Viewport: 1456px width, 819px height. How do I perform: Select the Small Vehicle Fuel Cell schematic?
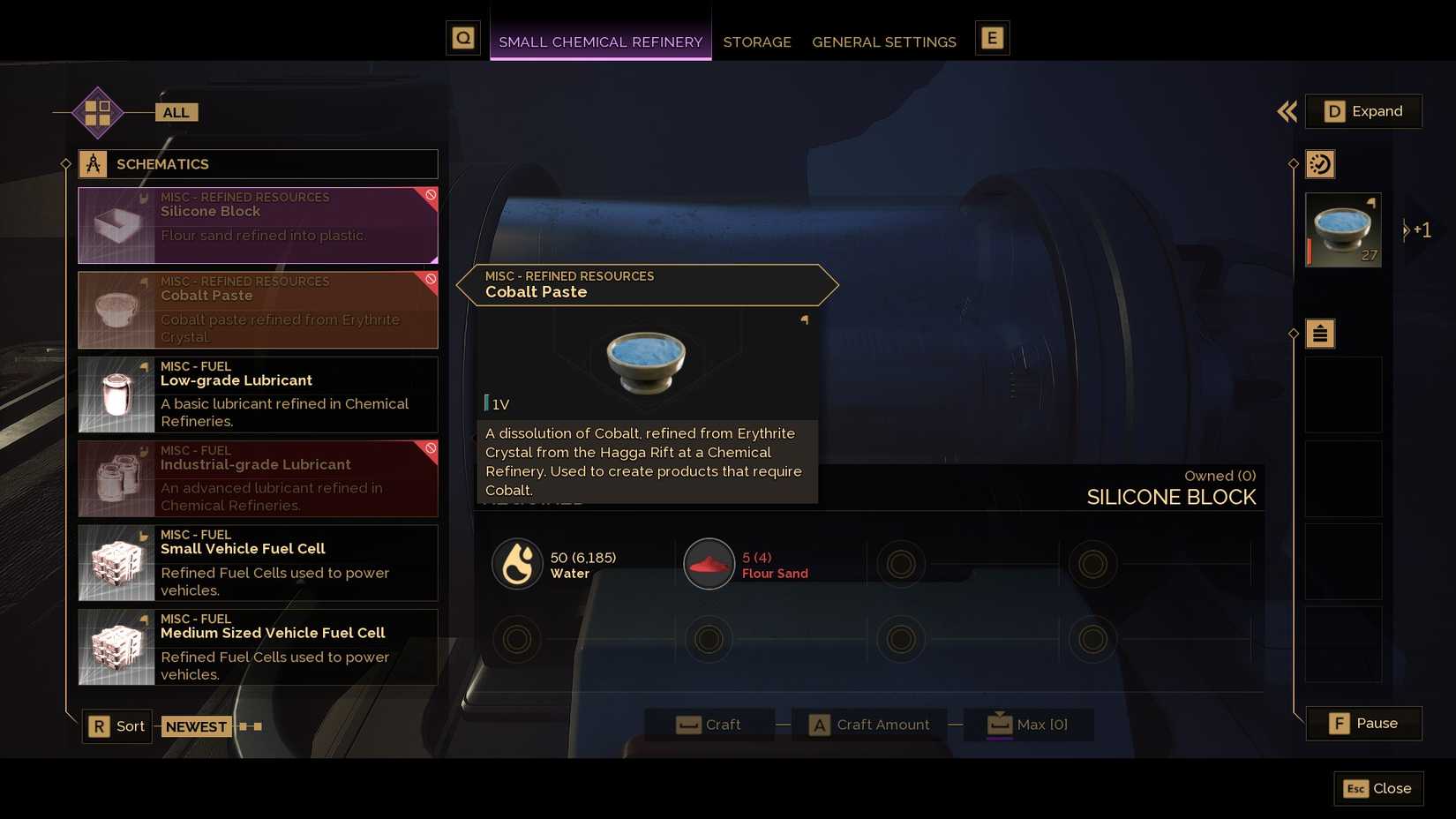click(256, 562)
